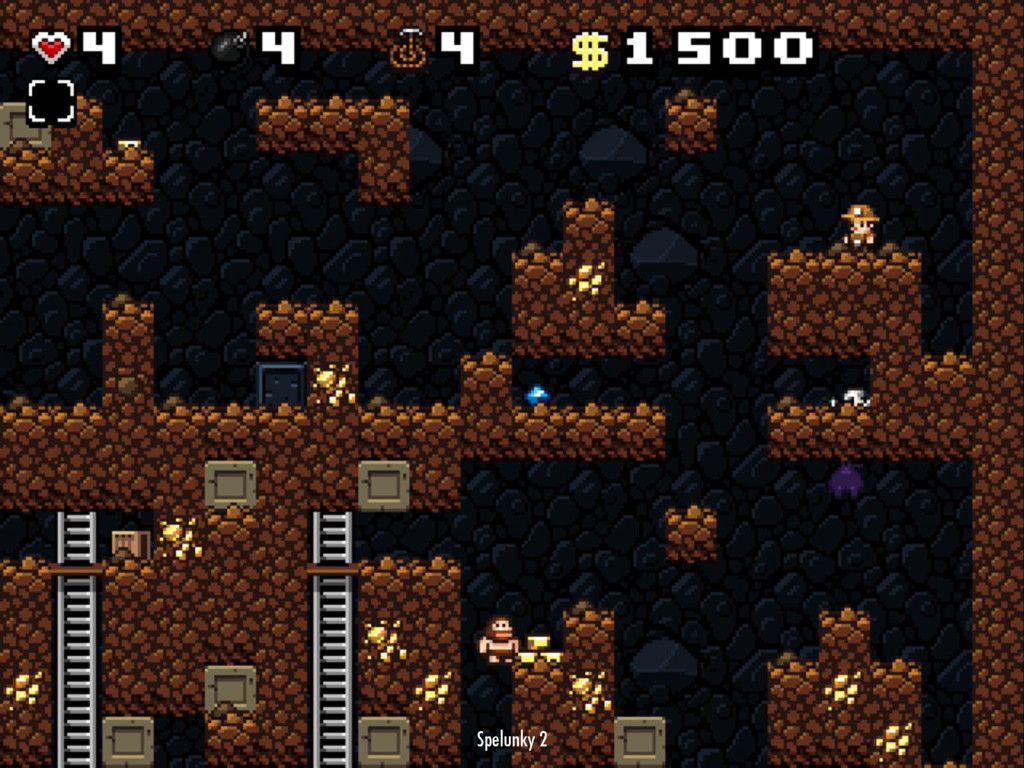The width and height of the screenshot is (1024, 768).
Task: Click the red heart life icon
Action: [x=51, y=47]
